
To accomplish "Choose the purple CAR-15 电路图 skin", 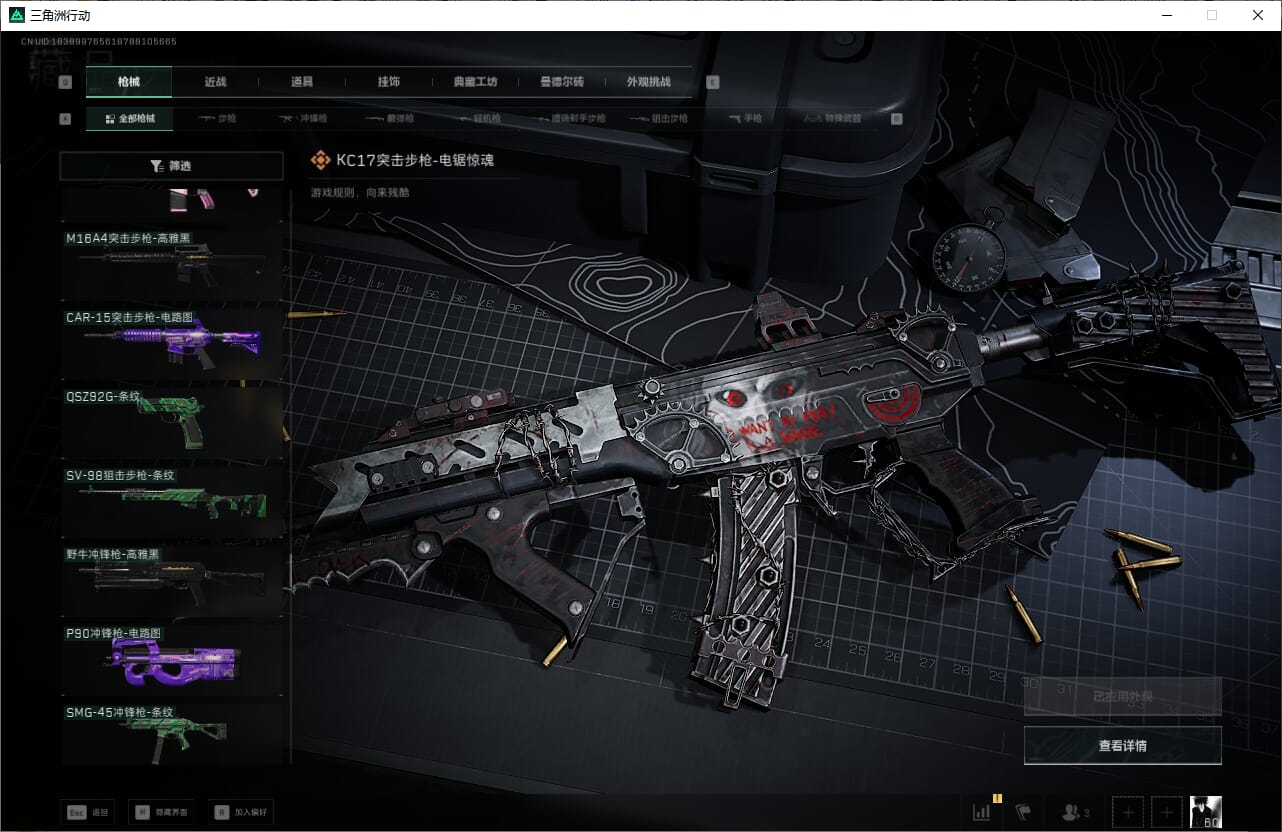I will tap(174, 343).
